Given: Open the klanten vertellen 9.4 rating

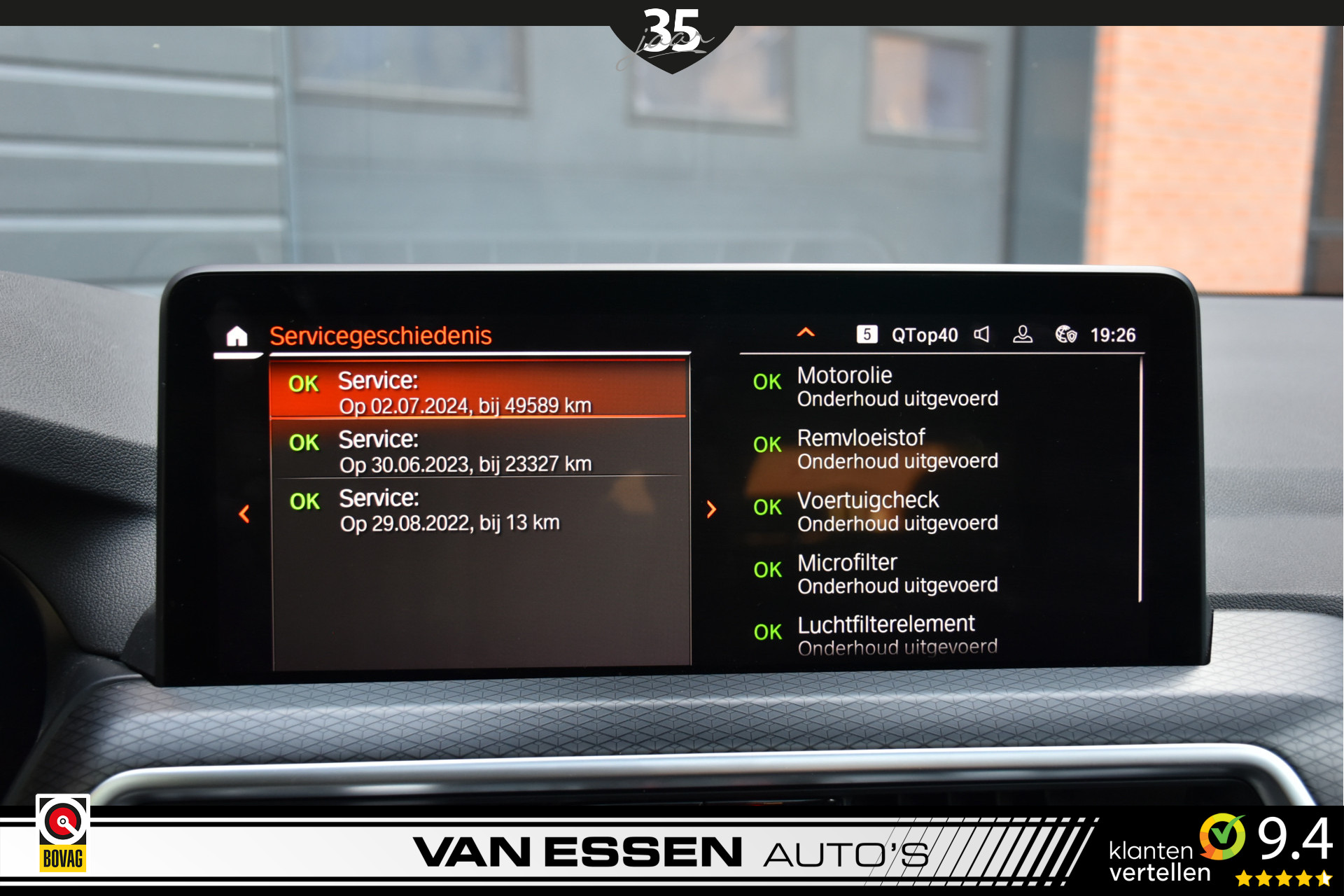Looking at the screenshot, I should point(1220,849).
